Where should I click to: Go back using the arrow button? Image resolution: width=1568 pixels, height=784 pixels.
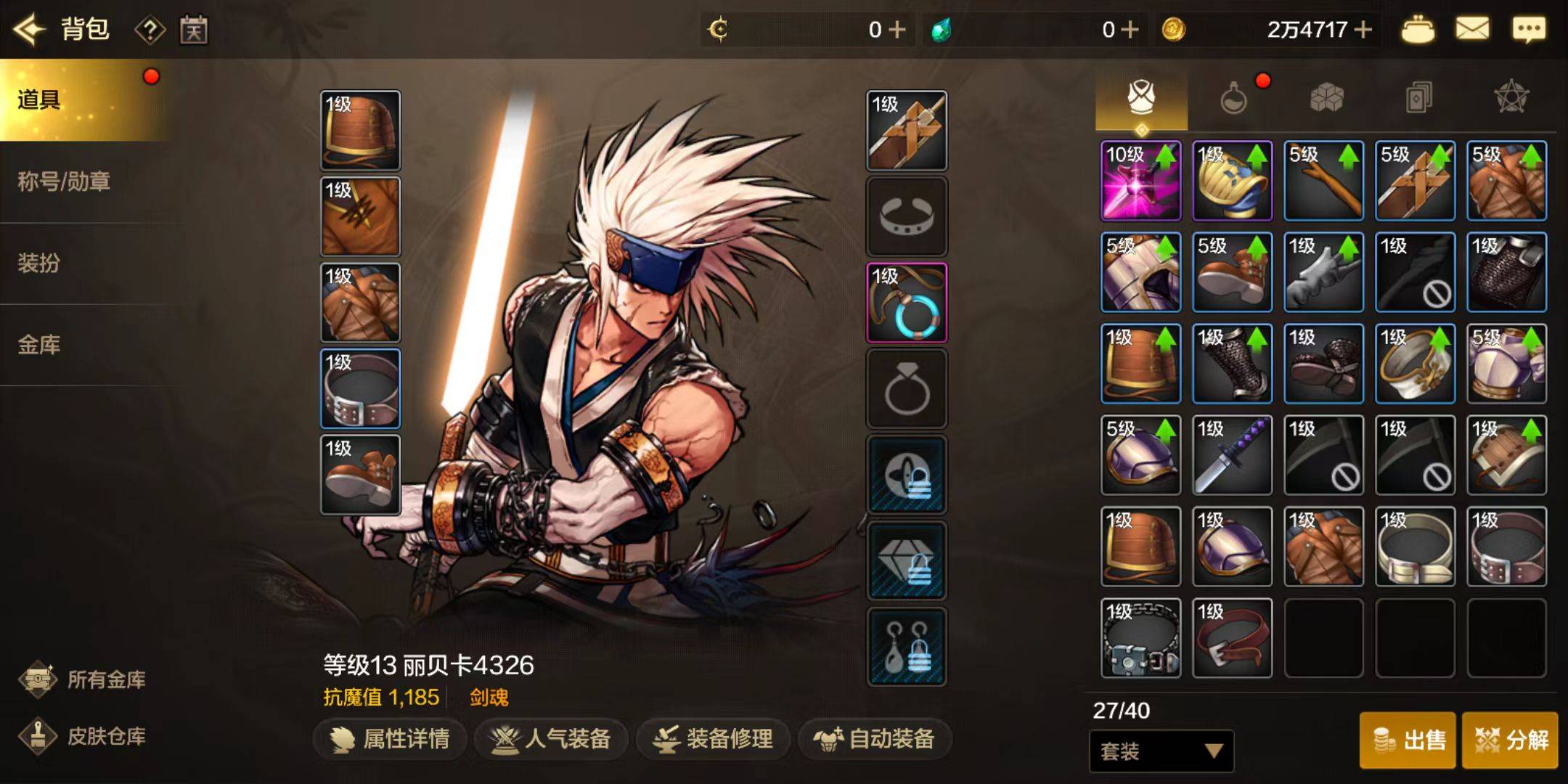click(30, 30)
